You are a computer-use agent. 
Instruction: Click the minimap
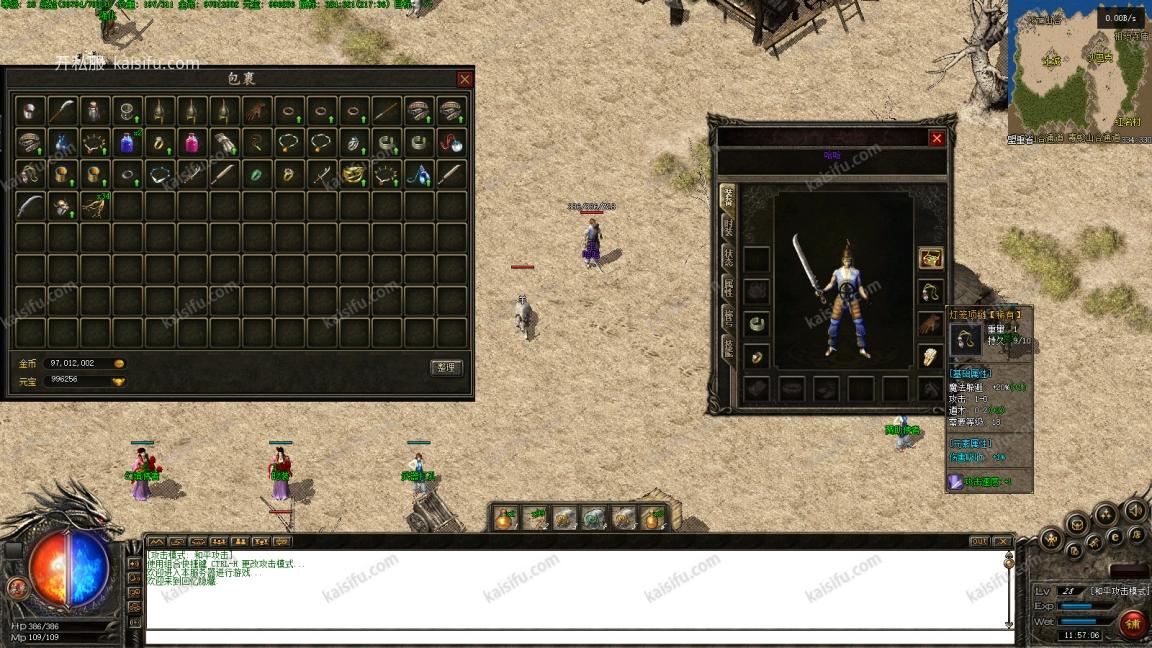pos(1079,72)
